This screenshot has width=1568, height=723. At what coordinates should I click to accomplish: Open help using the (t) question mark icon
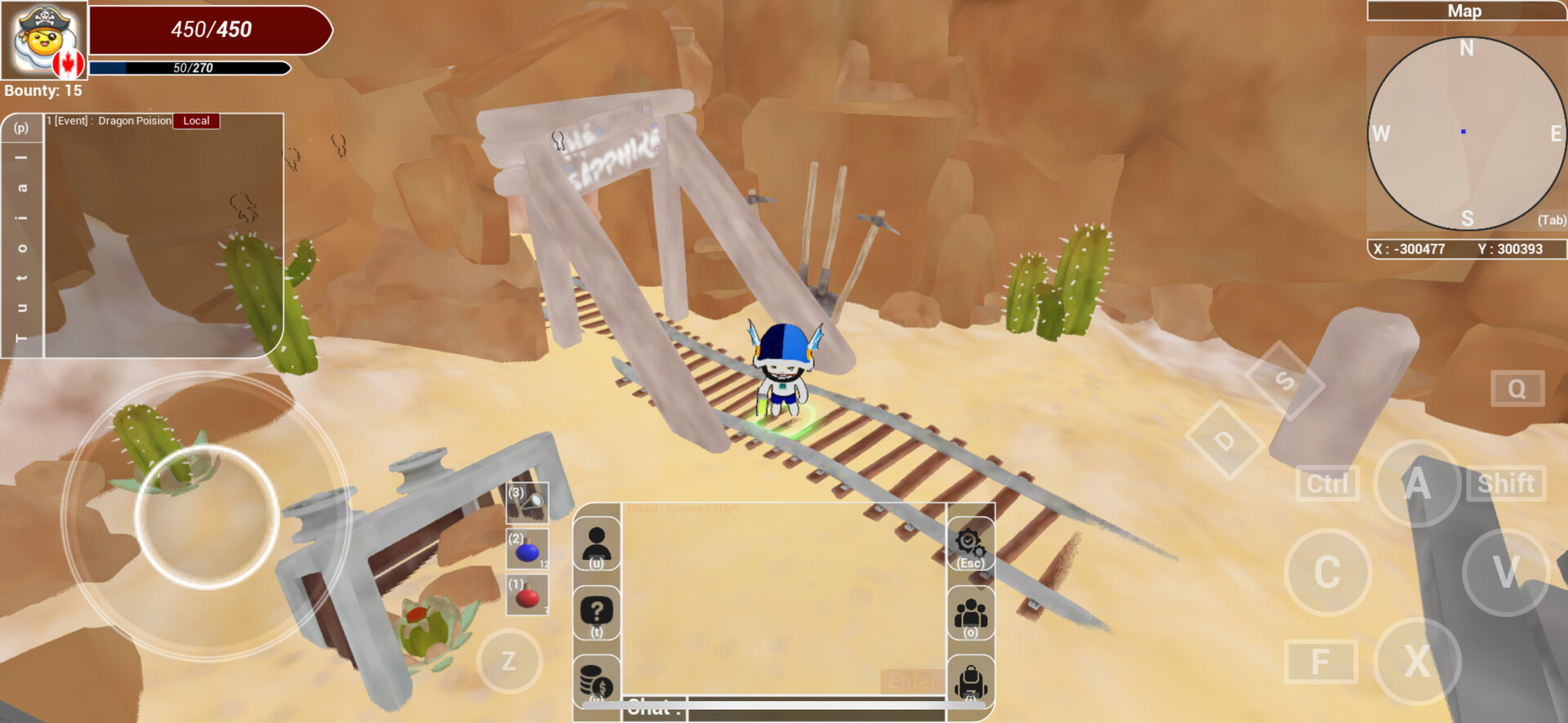tap(597, 611)
